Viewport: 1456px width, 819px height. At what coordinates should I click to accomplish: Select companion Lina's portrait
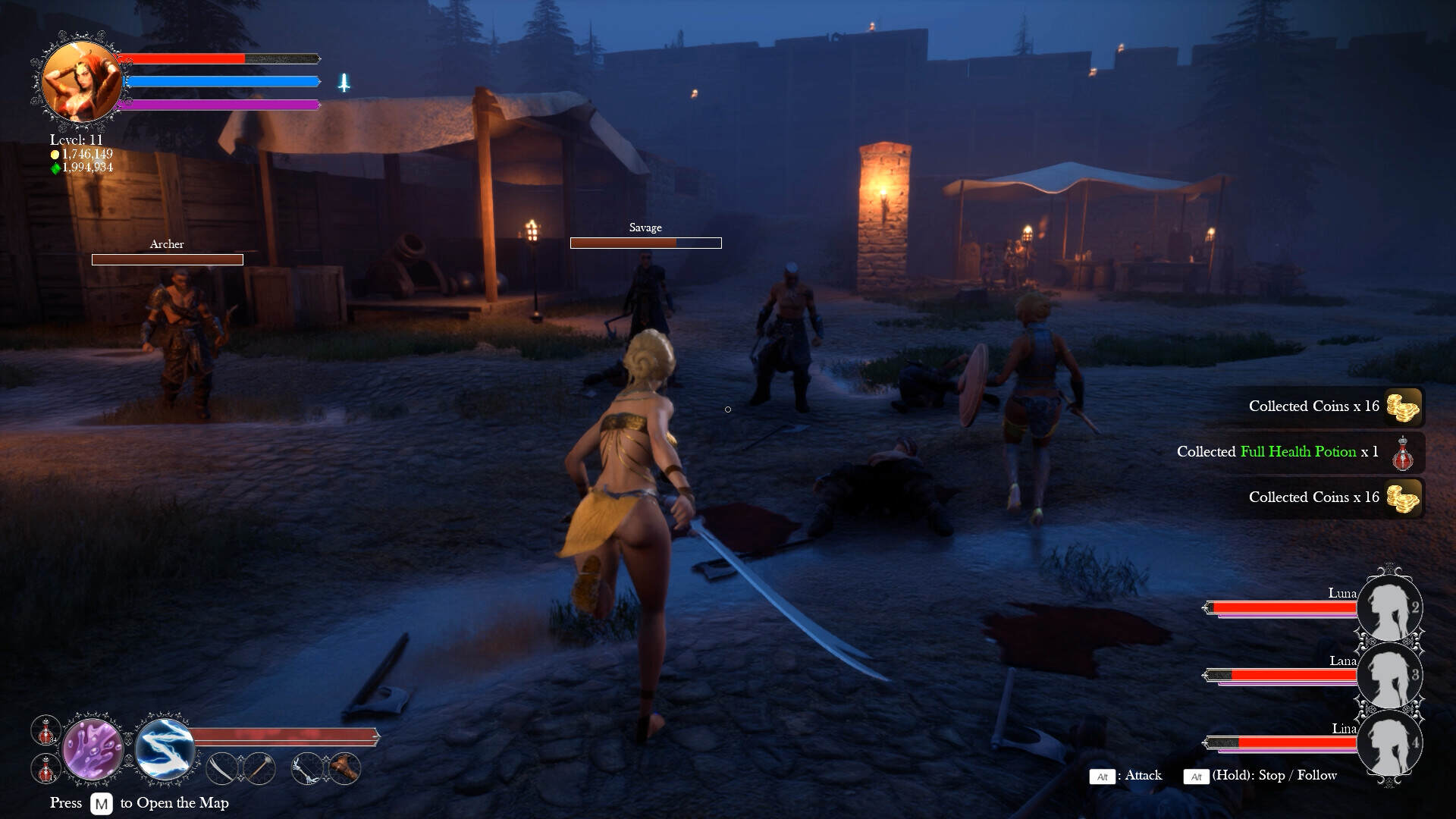click(1389, 743)
